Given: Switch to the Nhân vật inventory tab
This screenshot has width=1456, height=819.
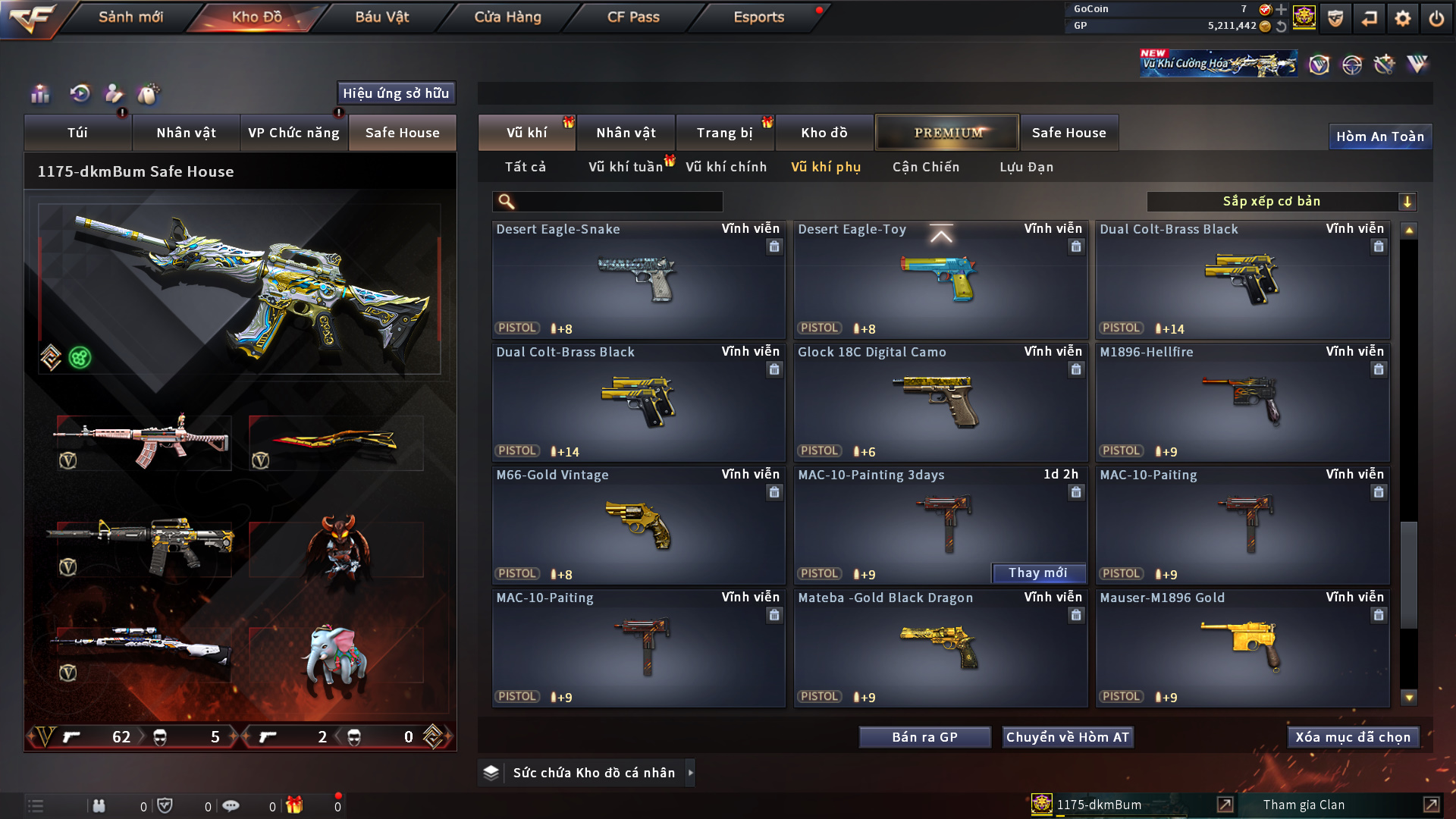Looking at the screenshot, I should pyautogui.click(x=626, y=133).
